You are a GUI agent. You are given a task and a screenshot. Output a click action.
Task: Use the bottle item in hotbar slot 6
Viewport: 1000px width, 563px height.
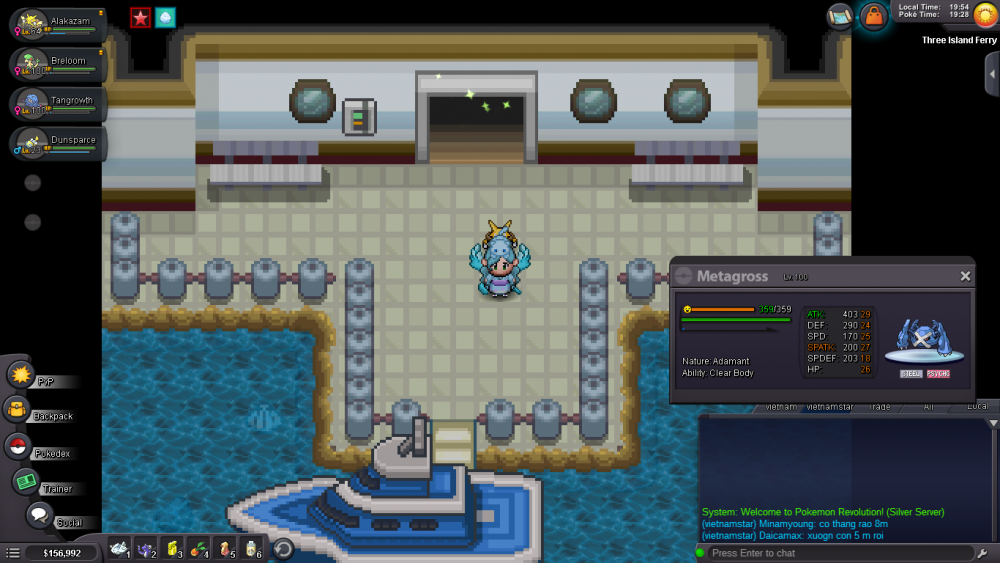point(251,548)
